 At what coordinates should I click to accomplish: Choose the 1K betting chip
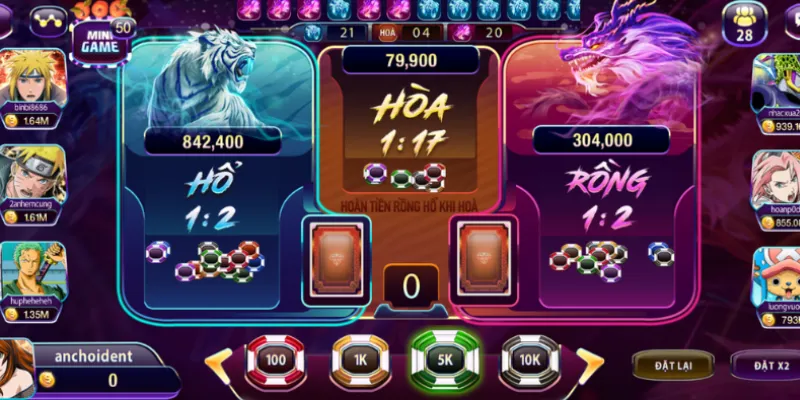tap(360, 357)
